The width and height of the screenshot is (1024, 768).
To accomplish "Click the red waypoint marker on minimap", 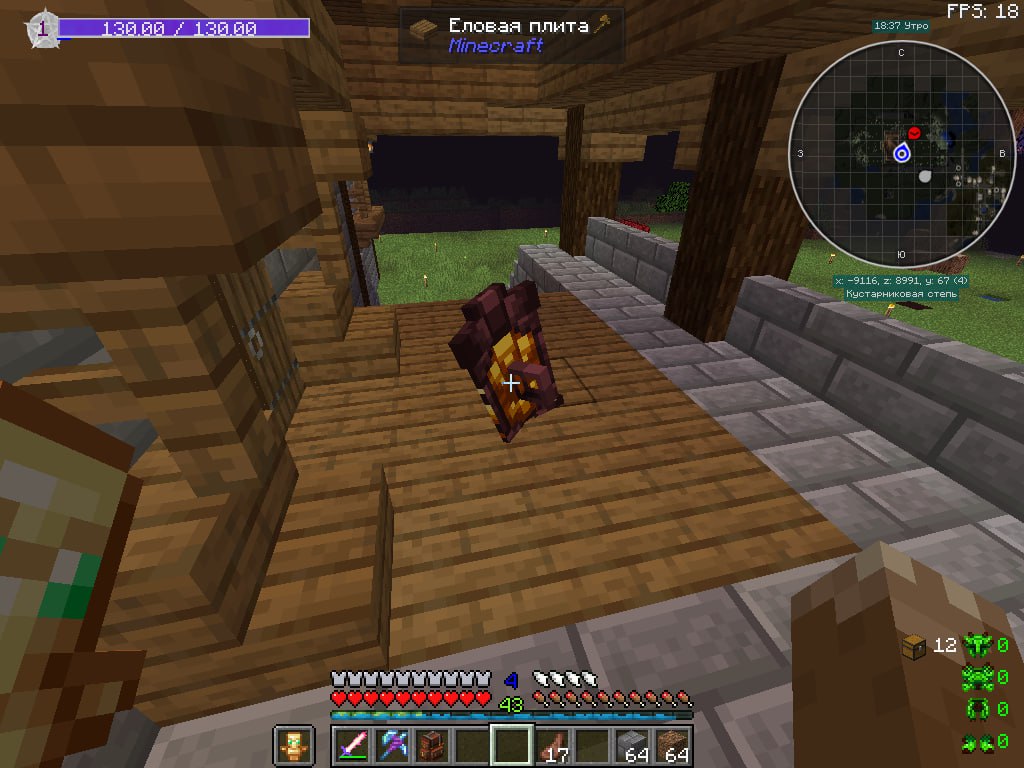I will pos(913,133).
